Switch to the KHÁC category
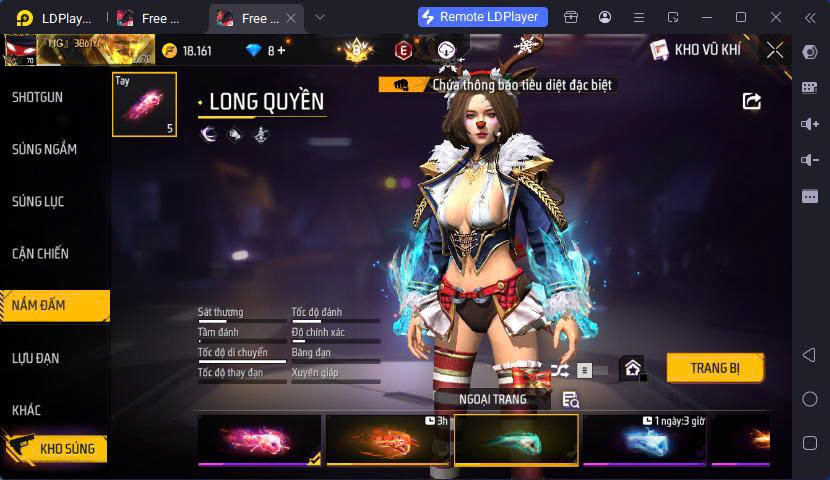 [27, 410]
